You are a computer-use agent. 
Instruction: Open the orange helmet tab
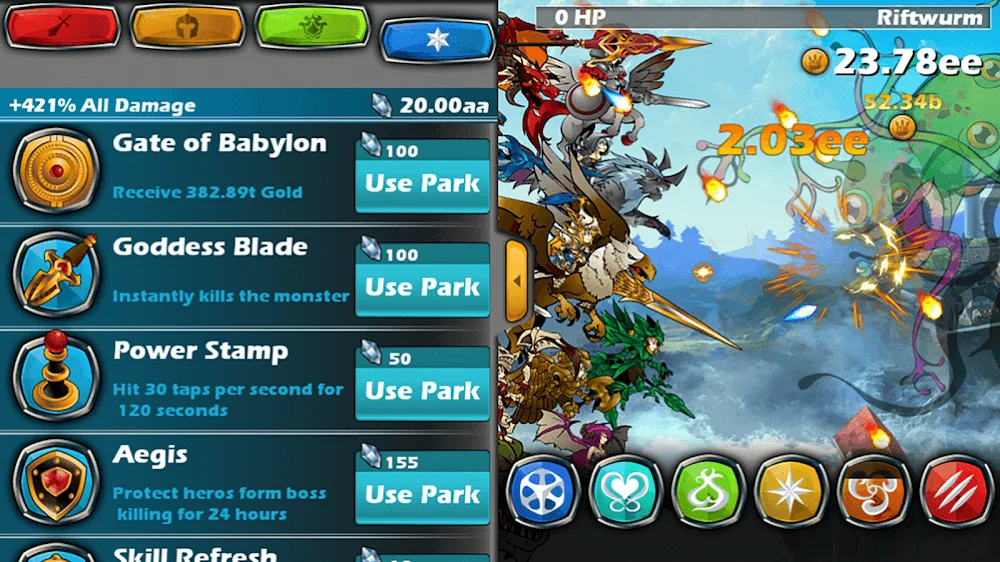185,27
